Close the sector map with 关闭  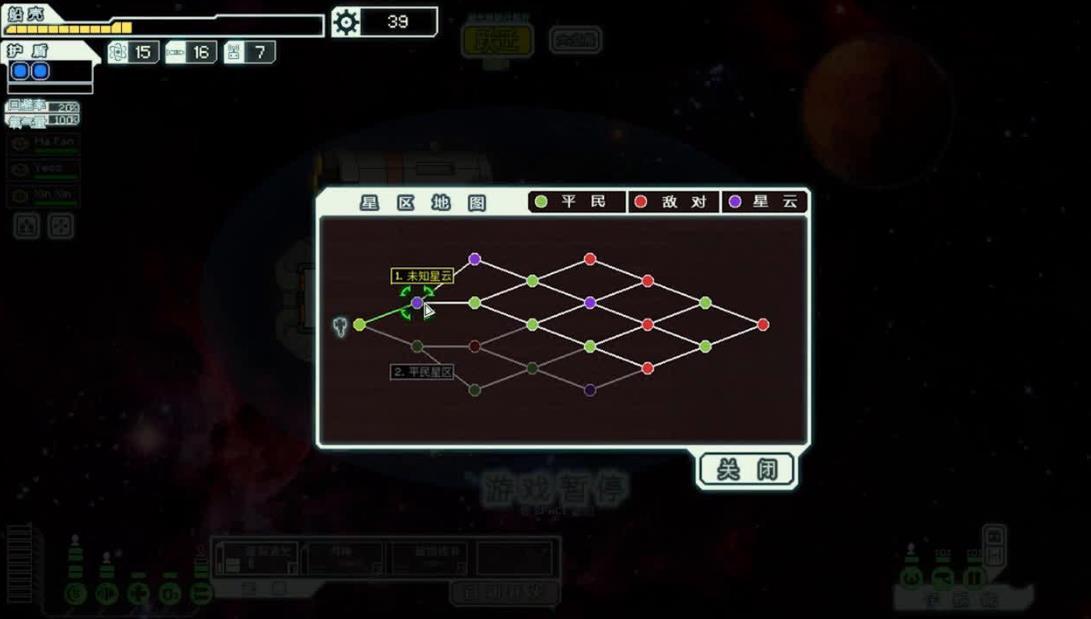(746, 469)
